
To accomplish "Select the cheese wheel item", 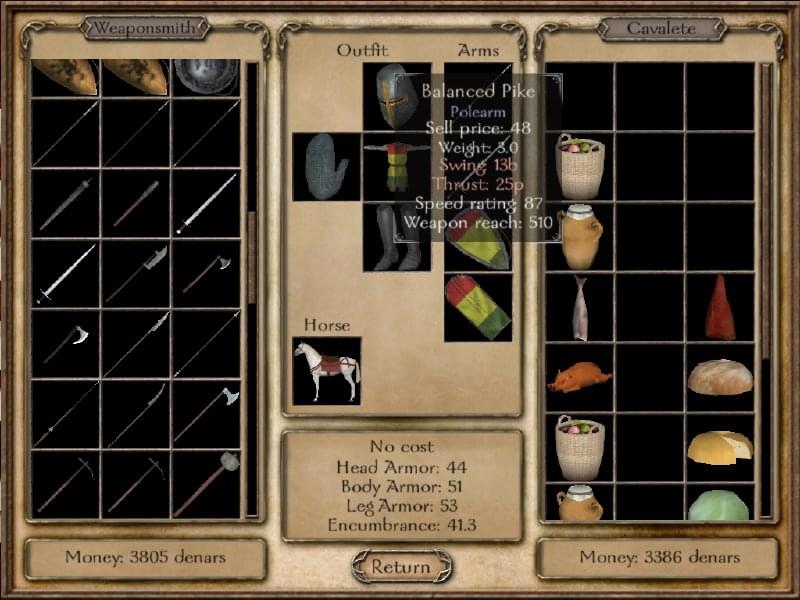I will click(720, 447).
